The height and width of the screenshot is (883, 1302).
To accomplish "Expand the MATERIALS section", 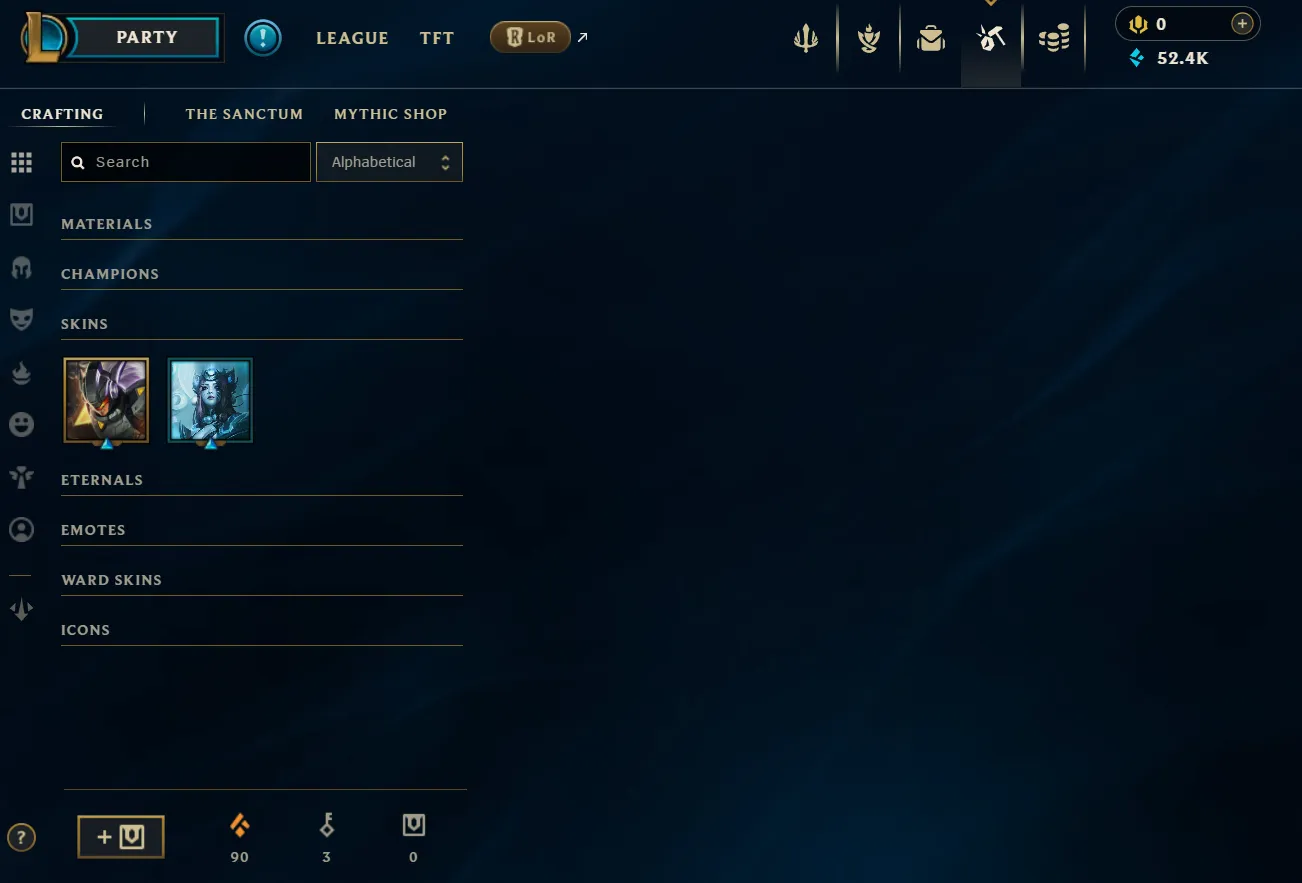I will tap(106, 223).
